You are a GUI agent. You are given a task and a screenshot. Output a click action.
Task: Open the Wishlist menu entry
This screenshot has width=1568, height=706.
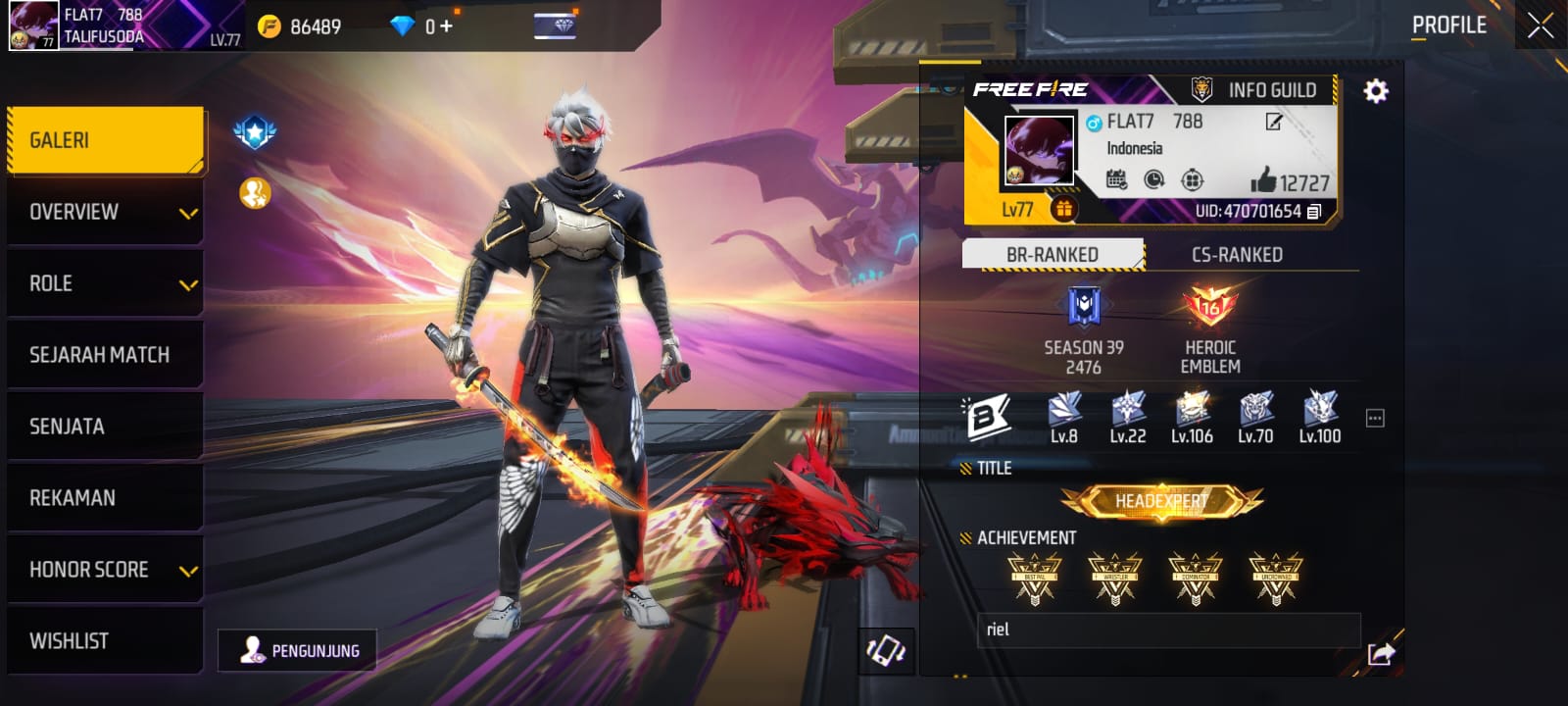coord(106,641)
